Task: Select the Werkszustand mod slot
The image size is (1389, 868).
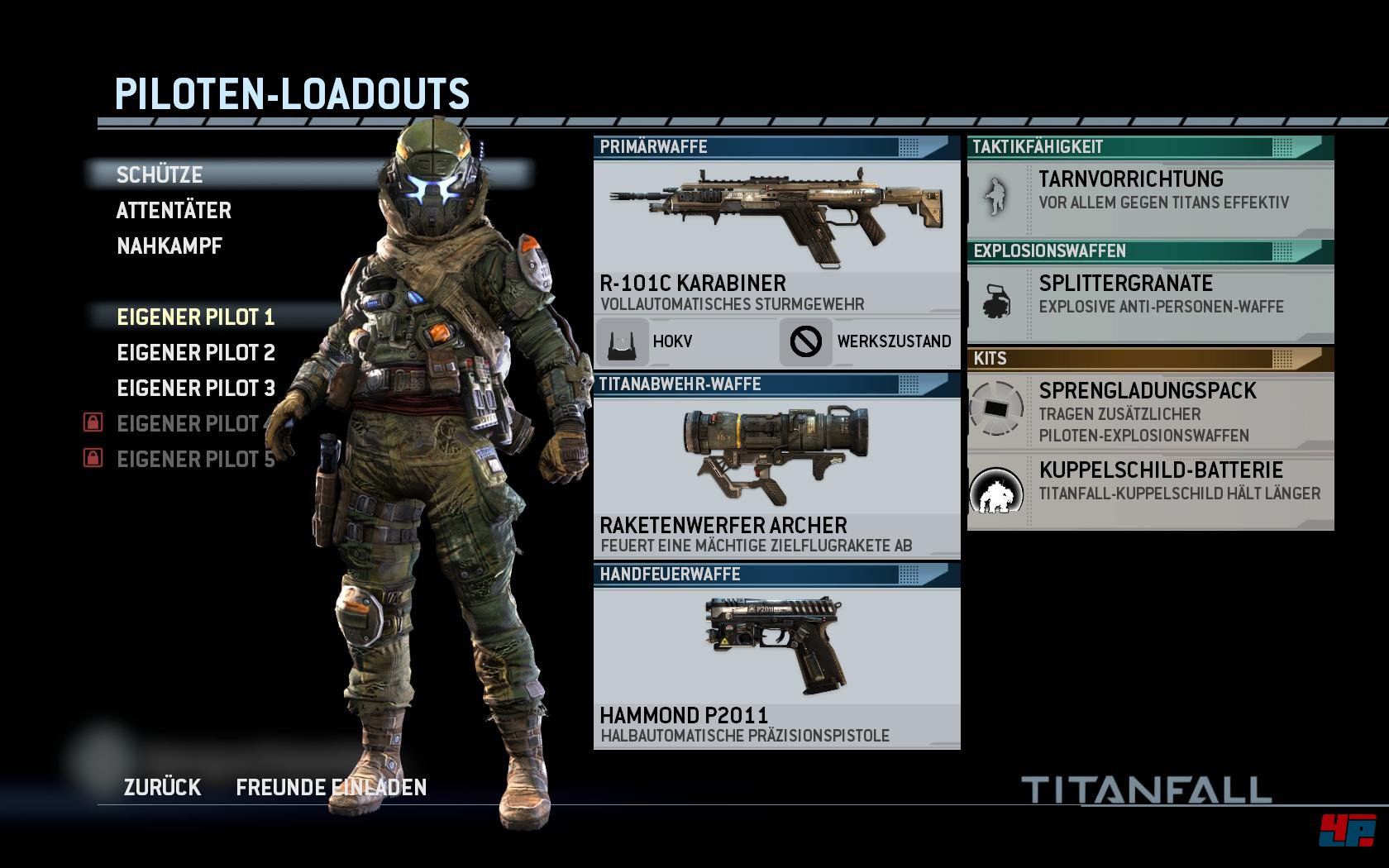Action: (x=870, y=341)
